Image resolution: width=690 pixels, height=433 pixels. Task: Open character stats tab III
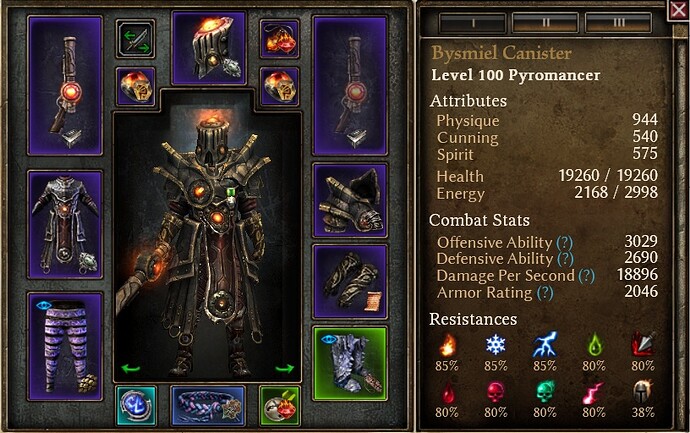[x=618, y=21]
